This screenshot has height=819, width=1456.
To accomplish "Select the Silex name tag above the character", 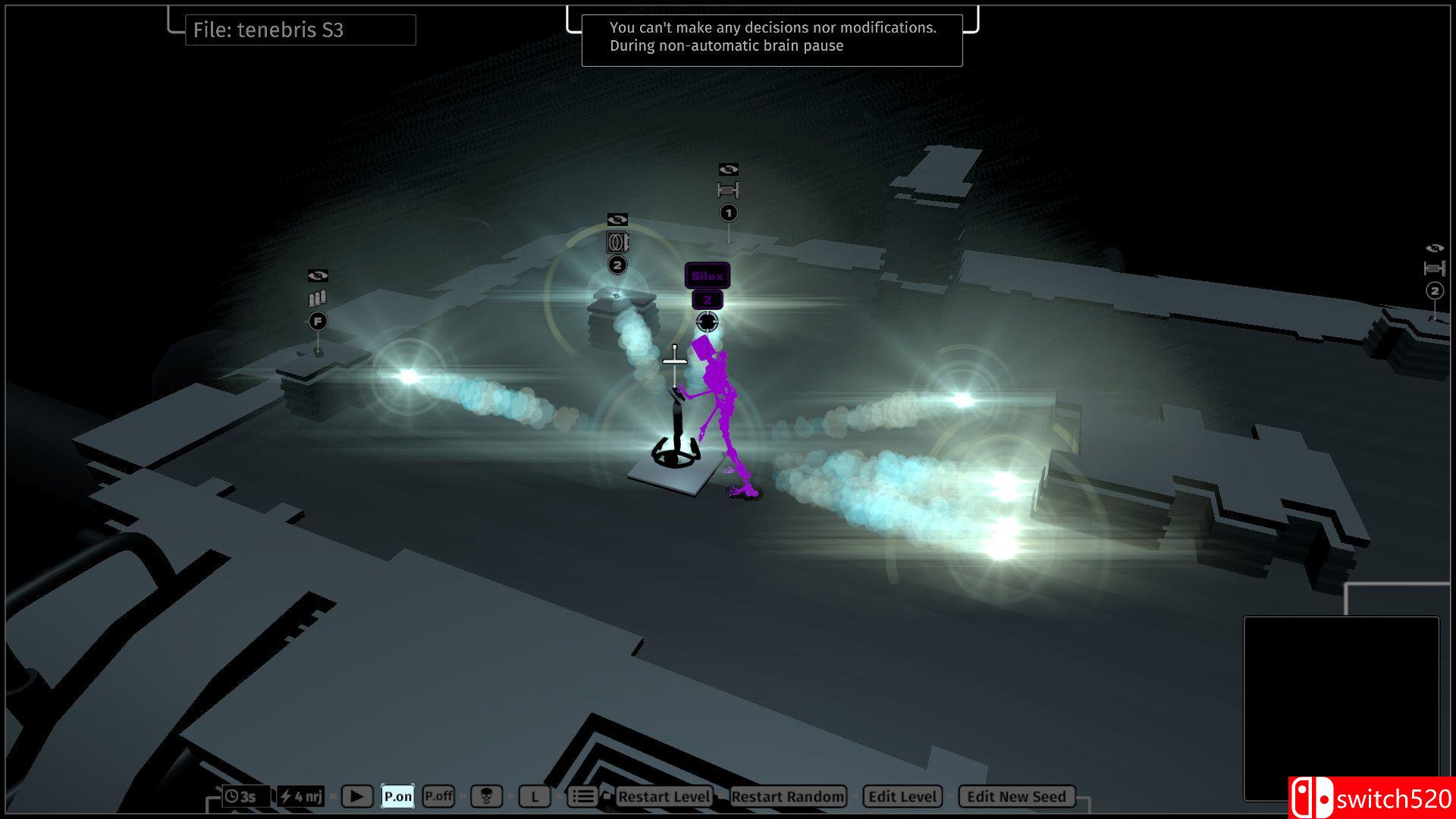I will (707, 276).
